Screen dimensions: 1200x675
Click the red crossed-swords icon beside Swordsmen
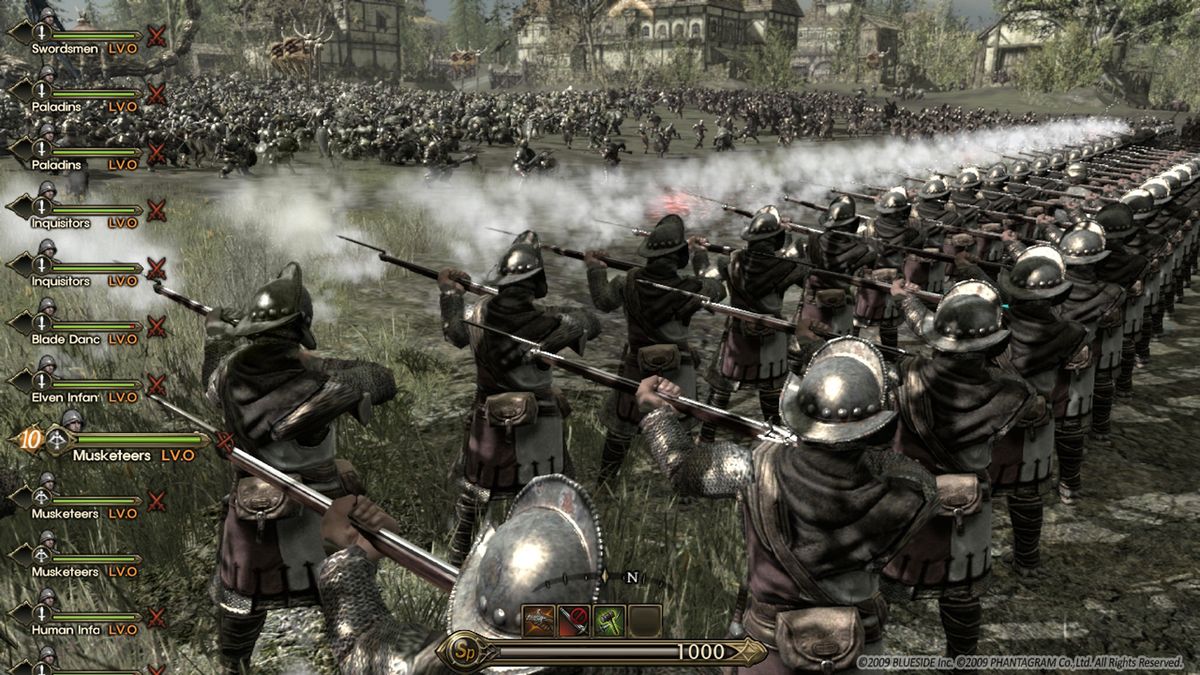tap(156, 37)
